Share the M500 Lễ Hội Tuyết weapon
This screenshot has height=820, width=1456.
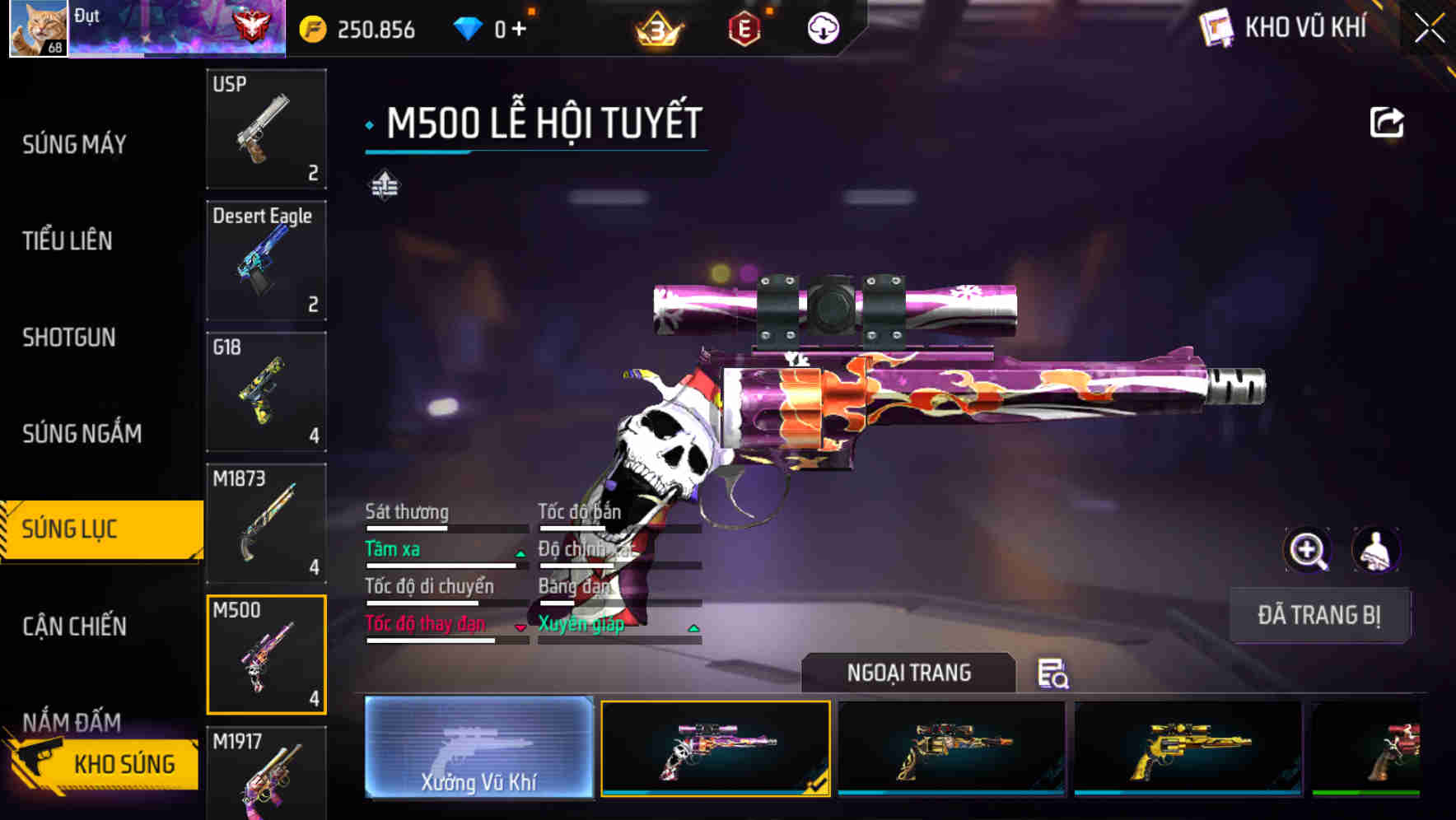click(1387, 121)
